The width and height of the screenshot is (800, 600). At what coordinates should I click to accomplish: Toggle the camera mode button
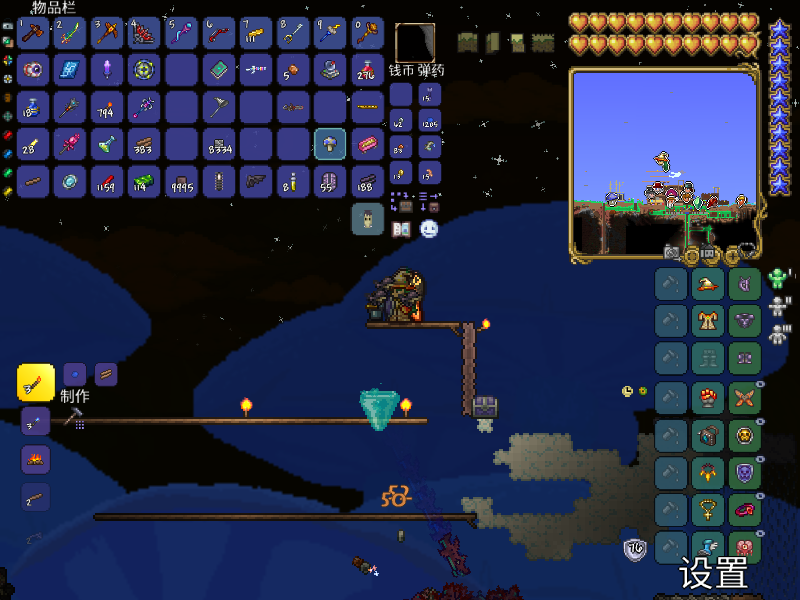pyautogui.click(x=673, y=252)
